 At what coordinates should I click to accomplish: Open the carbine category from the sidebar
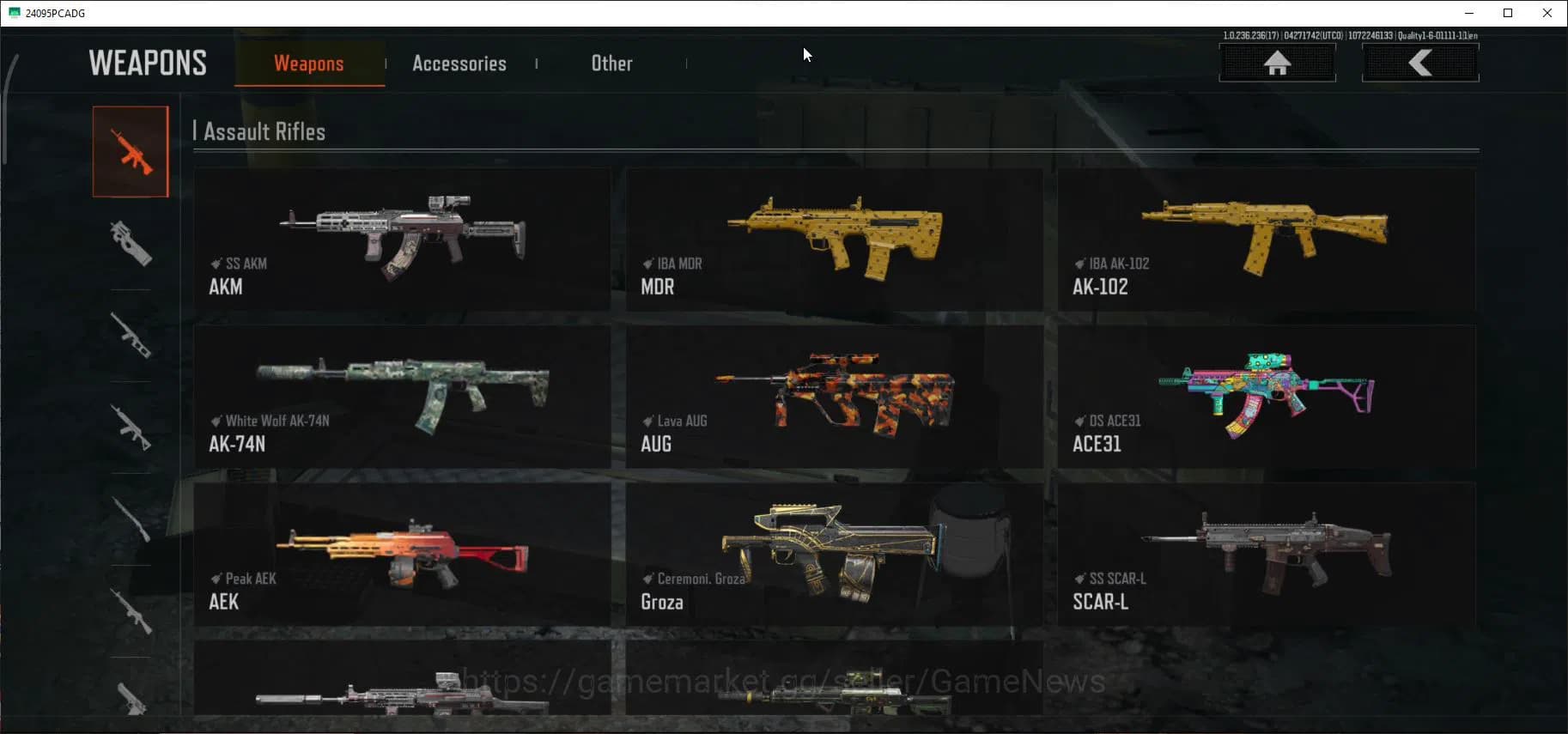[131, 427]
